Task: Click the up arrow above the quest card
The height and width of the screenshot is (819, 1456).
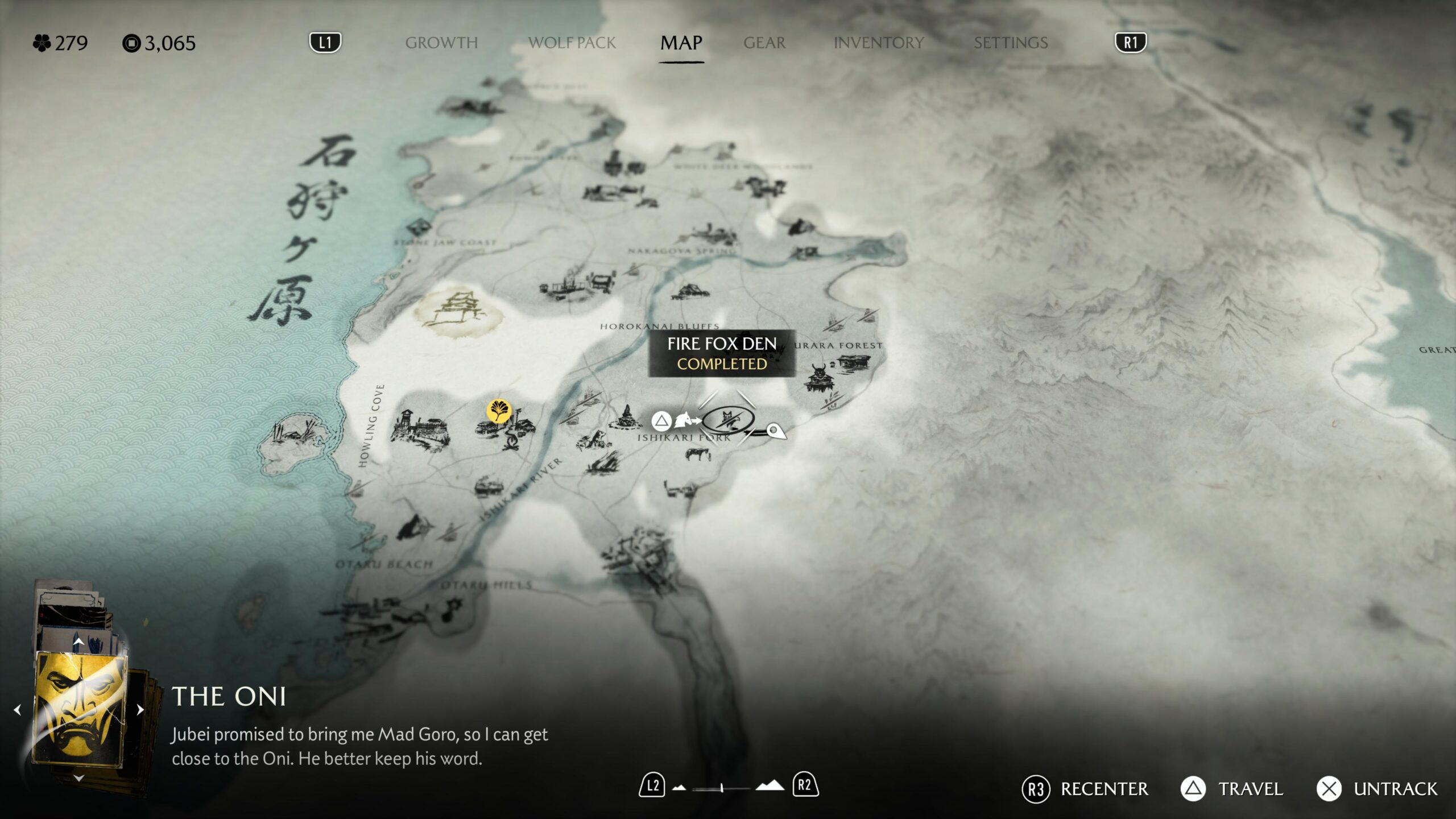Action: [78, 642]
